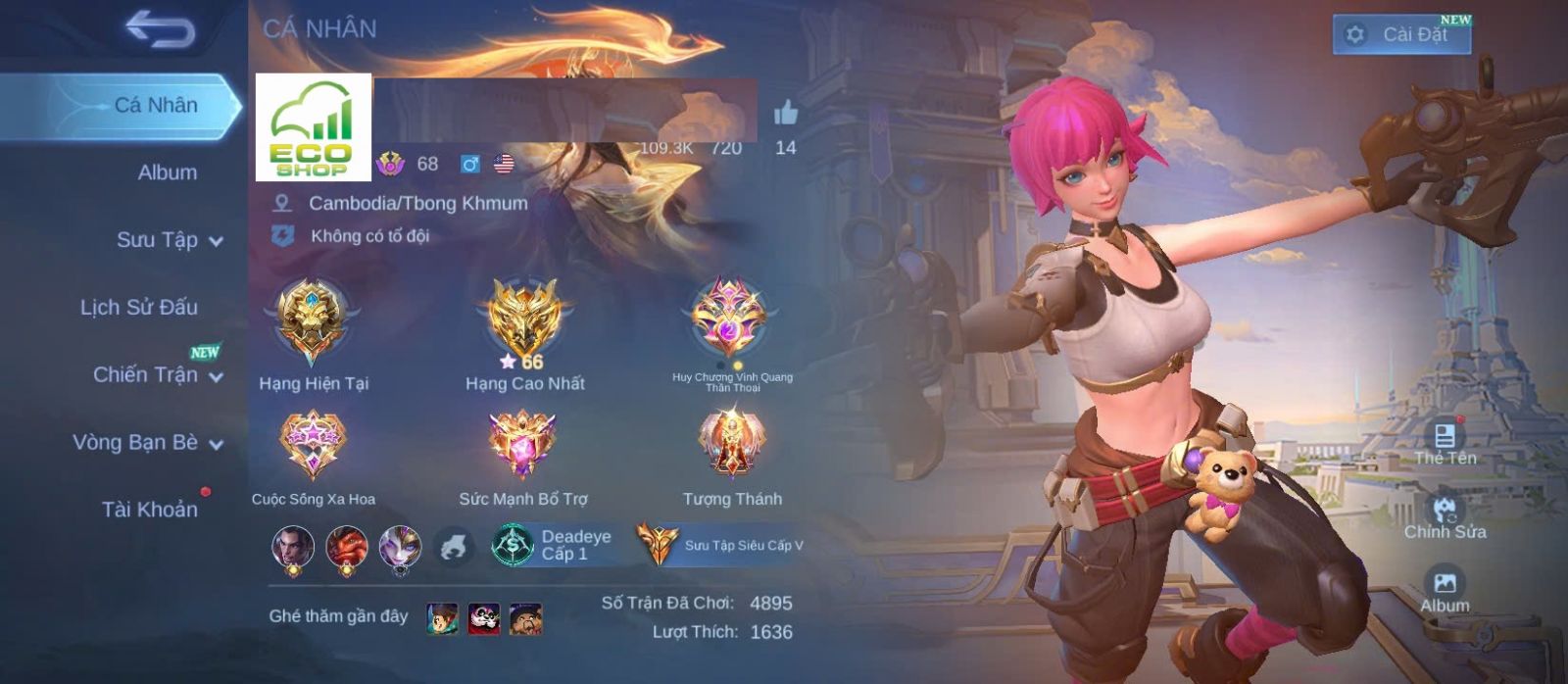Screen dimensions: 1568x684
Task: Click the ECO SHOP profile avatar
Action: pyautogui.click(x=313, y=127)
